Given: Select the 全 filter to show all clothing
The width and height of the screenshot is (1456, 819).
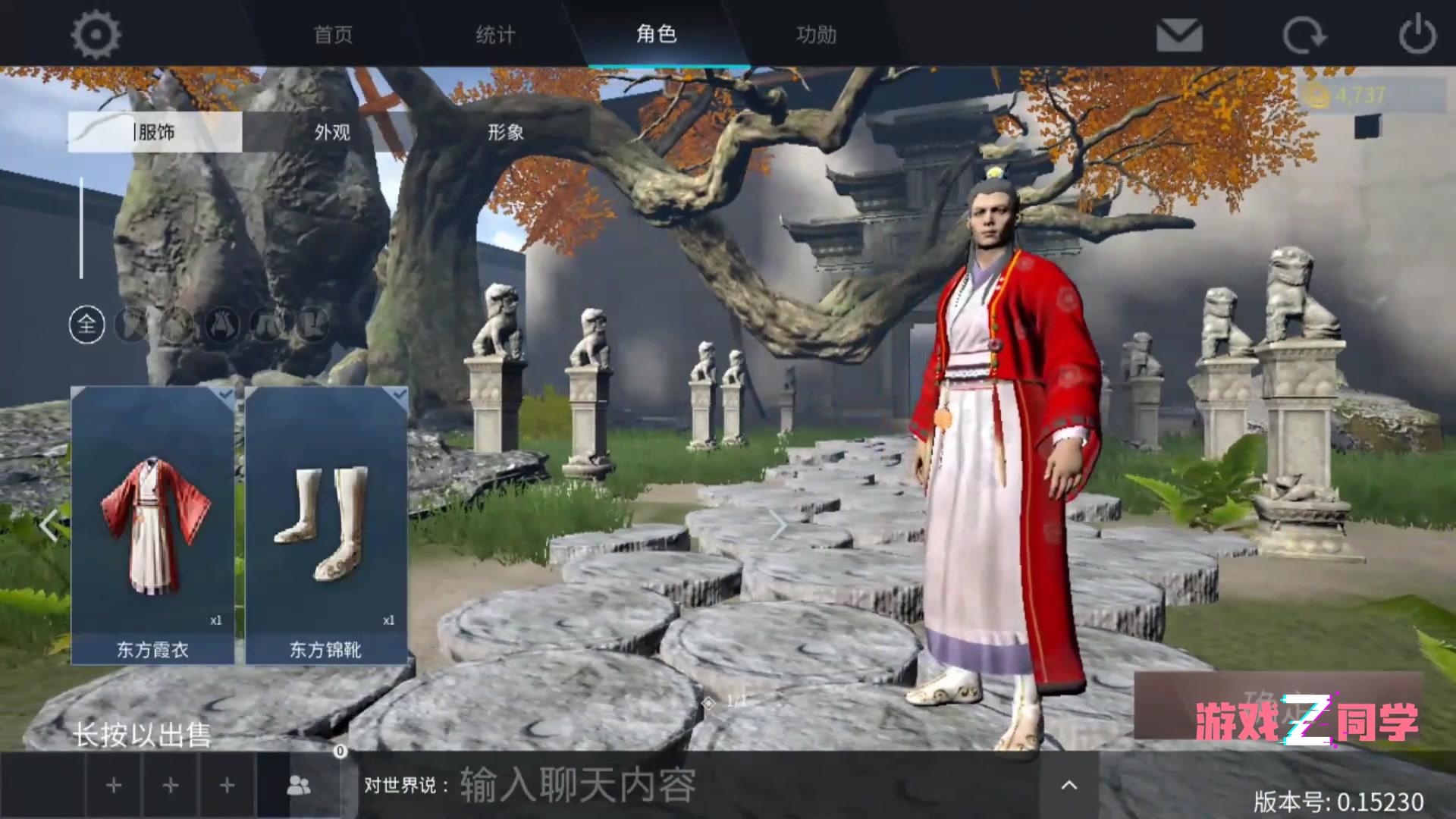Looking at the screenshot, I should click(x=86, y=326).
